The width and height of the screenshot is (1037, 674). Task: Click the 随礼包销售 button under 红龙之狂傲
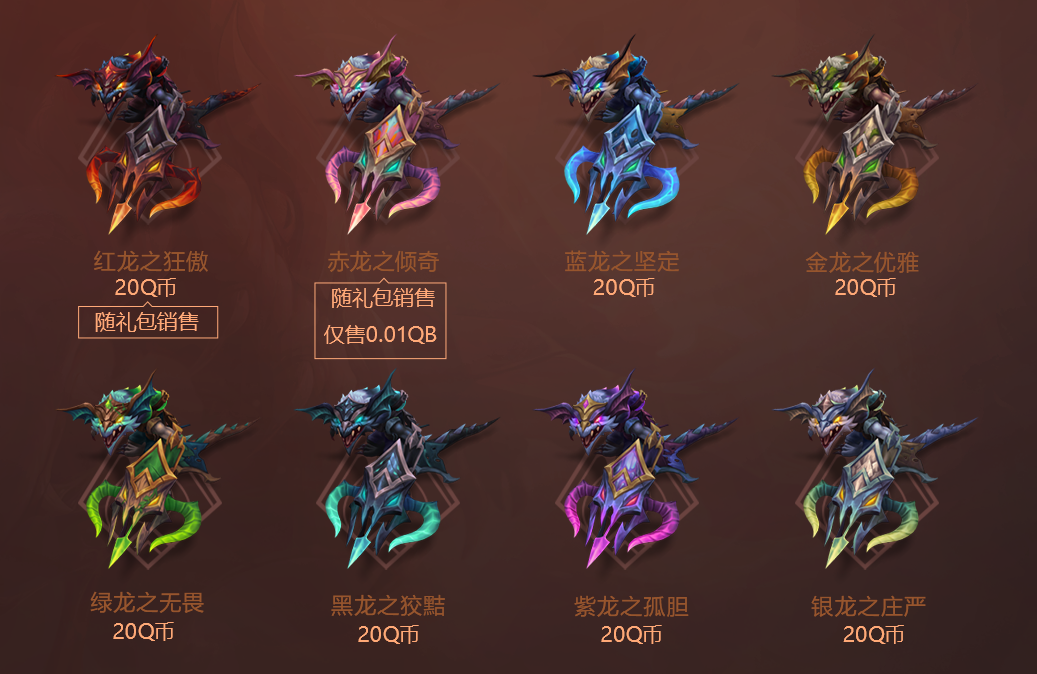(148, 323)
